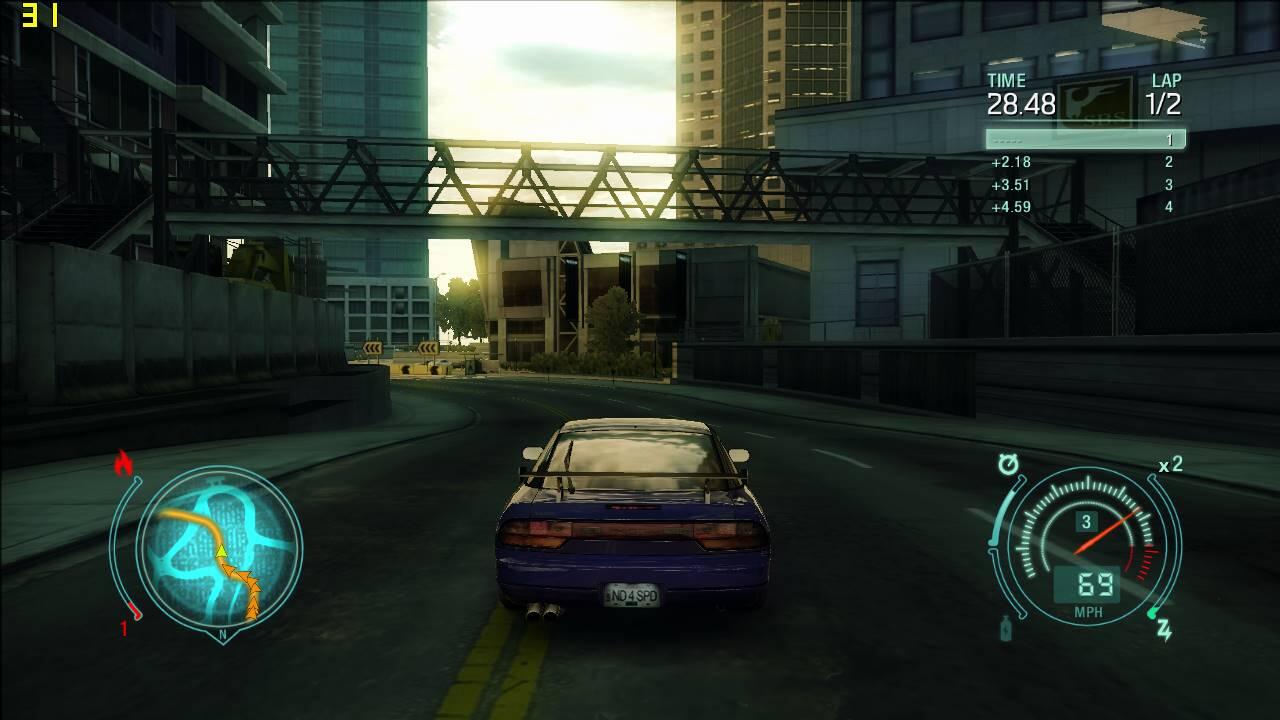
Task: Choose the +2.18 second place row
Action: [x=1085, y=162]
